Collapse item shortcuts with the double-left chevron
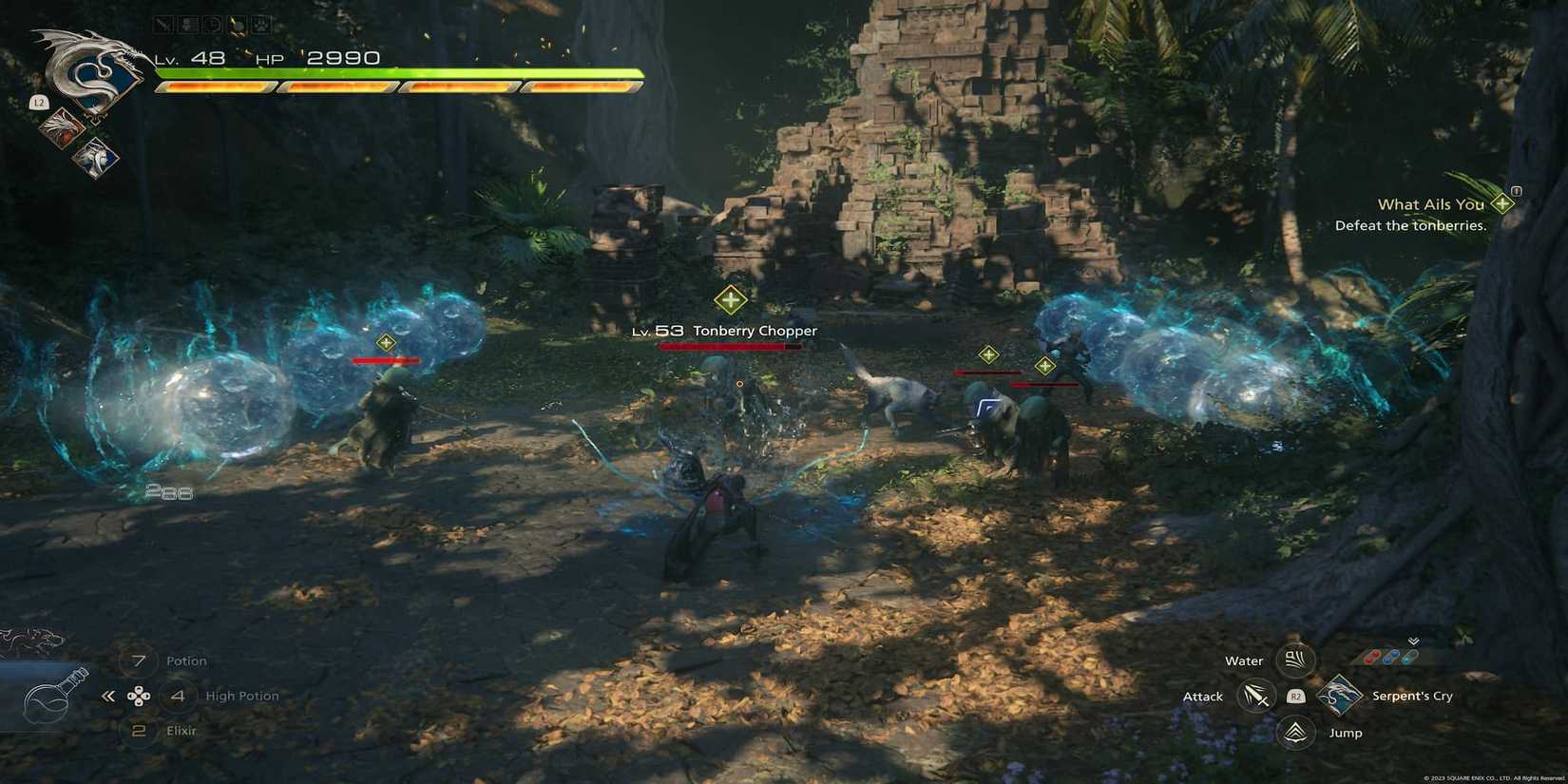This screenshot has height=784, width=1568. coord(107,695)
